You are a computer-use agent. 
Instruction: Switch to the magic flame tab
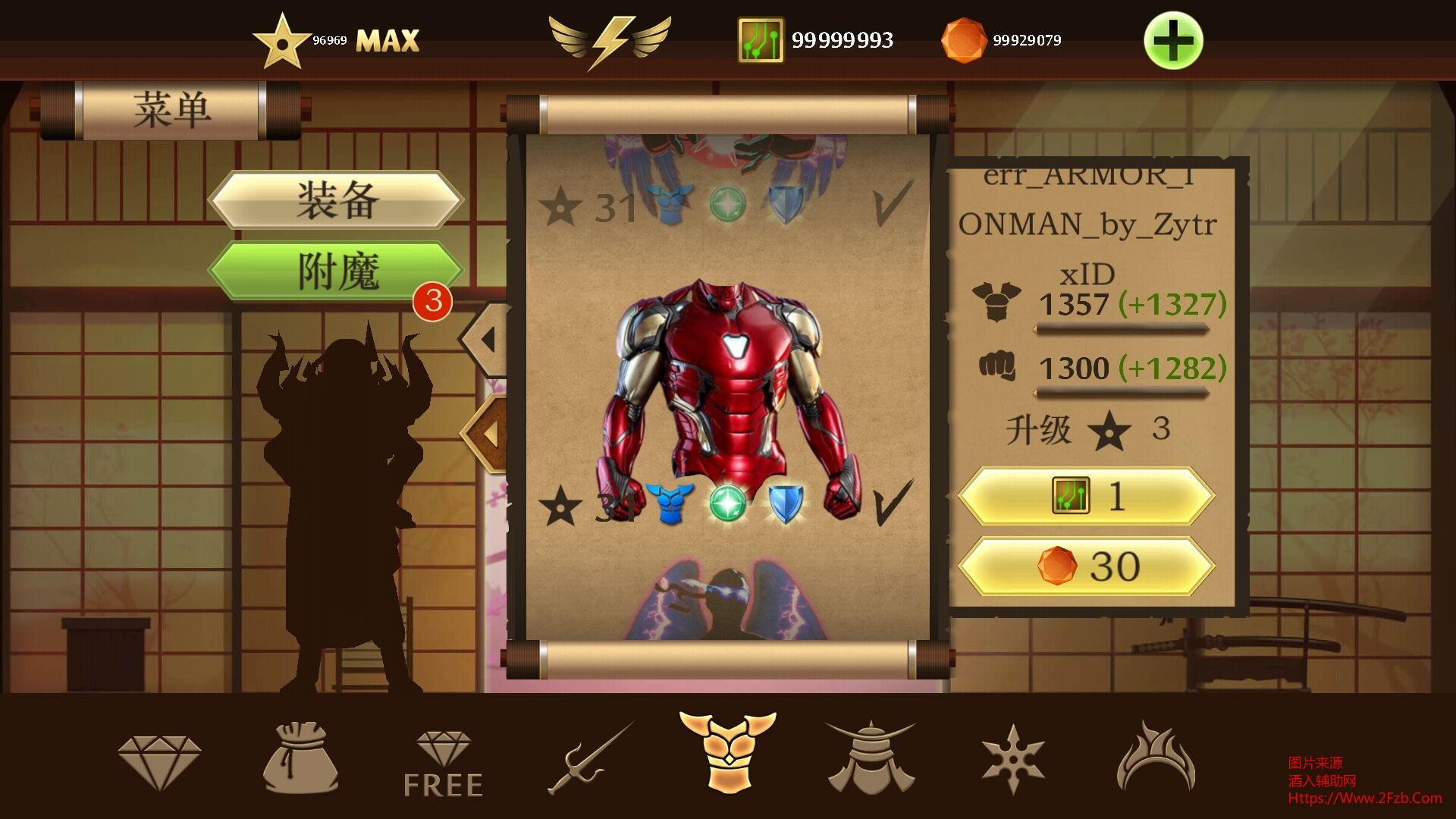tap(1155, 758)
